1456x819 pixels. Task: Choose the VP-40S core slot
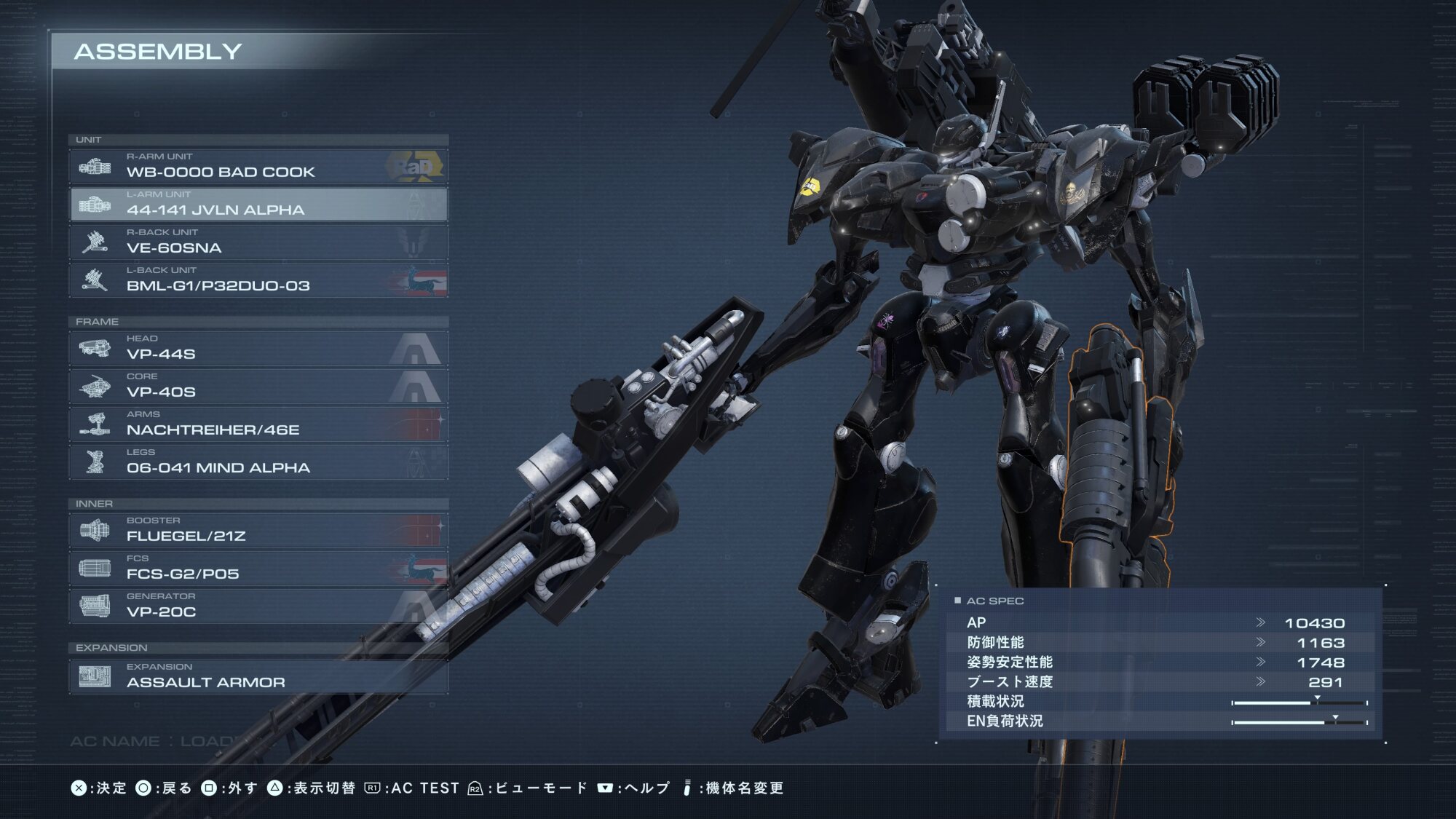[258, 387]
